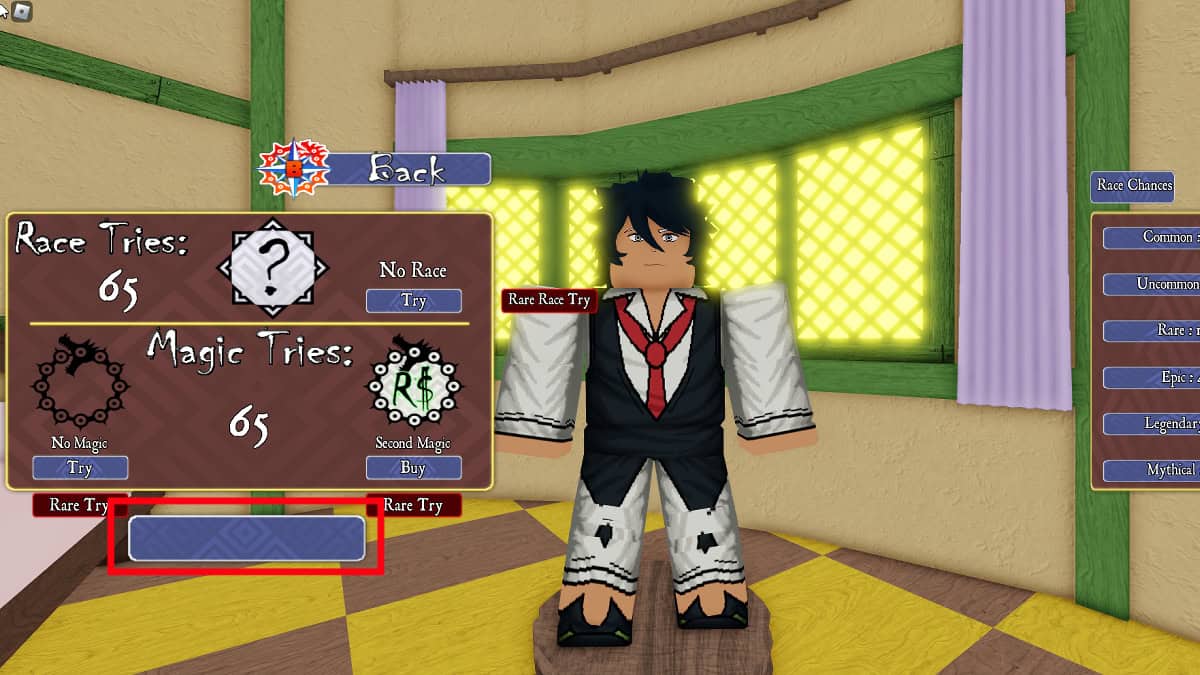Select the Mythical race chance row
This screenshot has width=1200, height=675.
click(x=1152, y=470)
